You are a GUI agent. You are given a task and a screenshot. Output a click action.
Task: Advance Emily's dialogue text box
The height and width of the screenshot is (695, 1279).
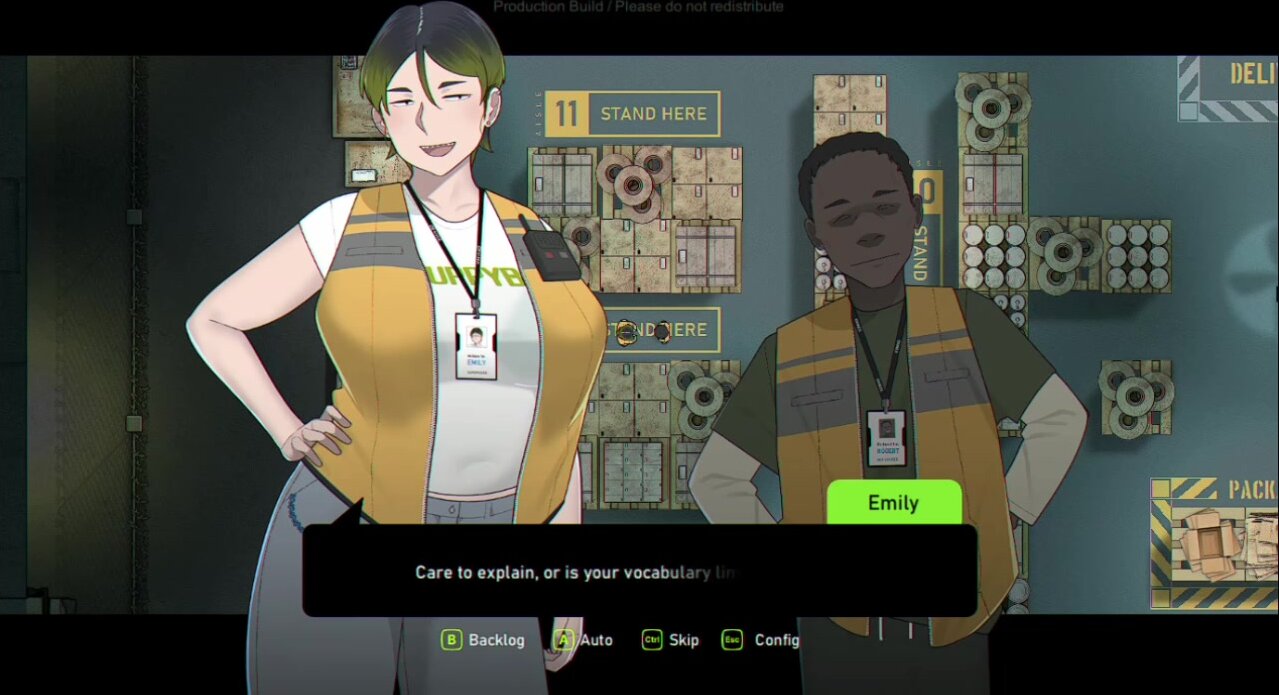click(x=639, y=572)
